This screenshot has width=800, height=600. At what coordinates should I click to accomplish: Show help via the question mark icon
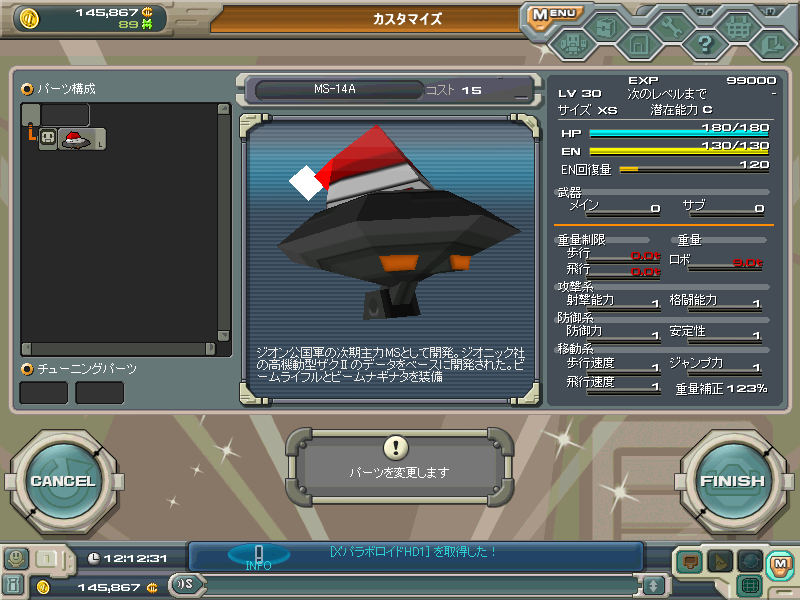[x=704, y=44]
